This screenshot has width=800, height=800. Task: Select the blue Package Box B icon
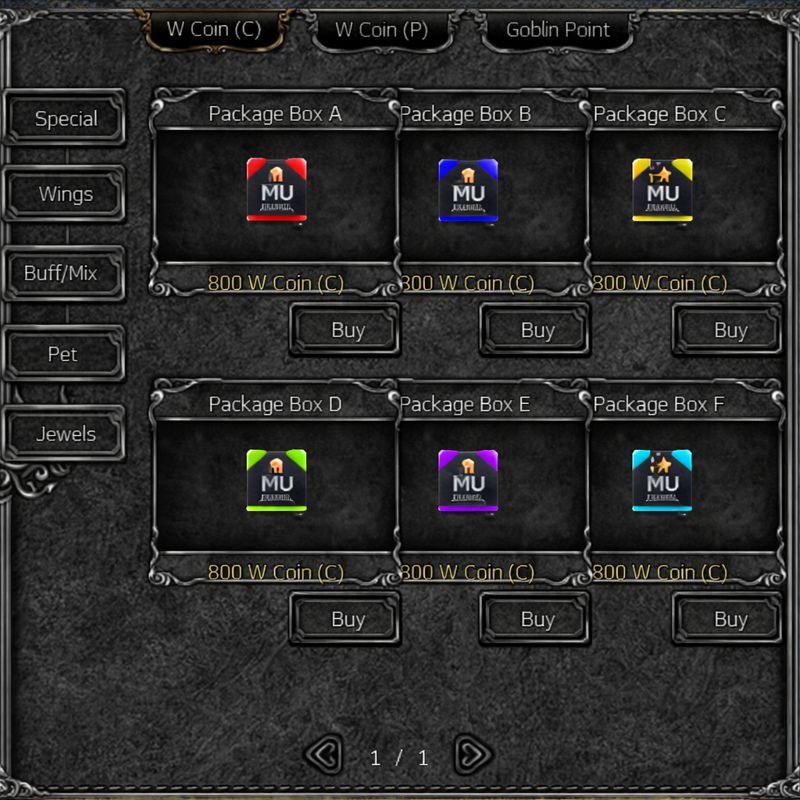(468, 190)
